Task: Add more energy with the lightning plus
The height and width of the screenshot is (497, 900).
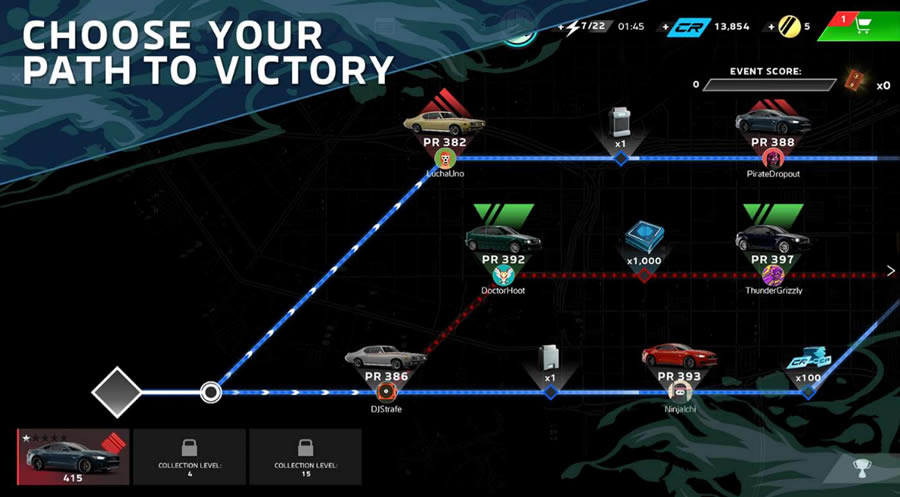Action: (x=575, y=26)
